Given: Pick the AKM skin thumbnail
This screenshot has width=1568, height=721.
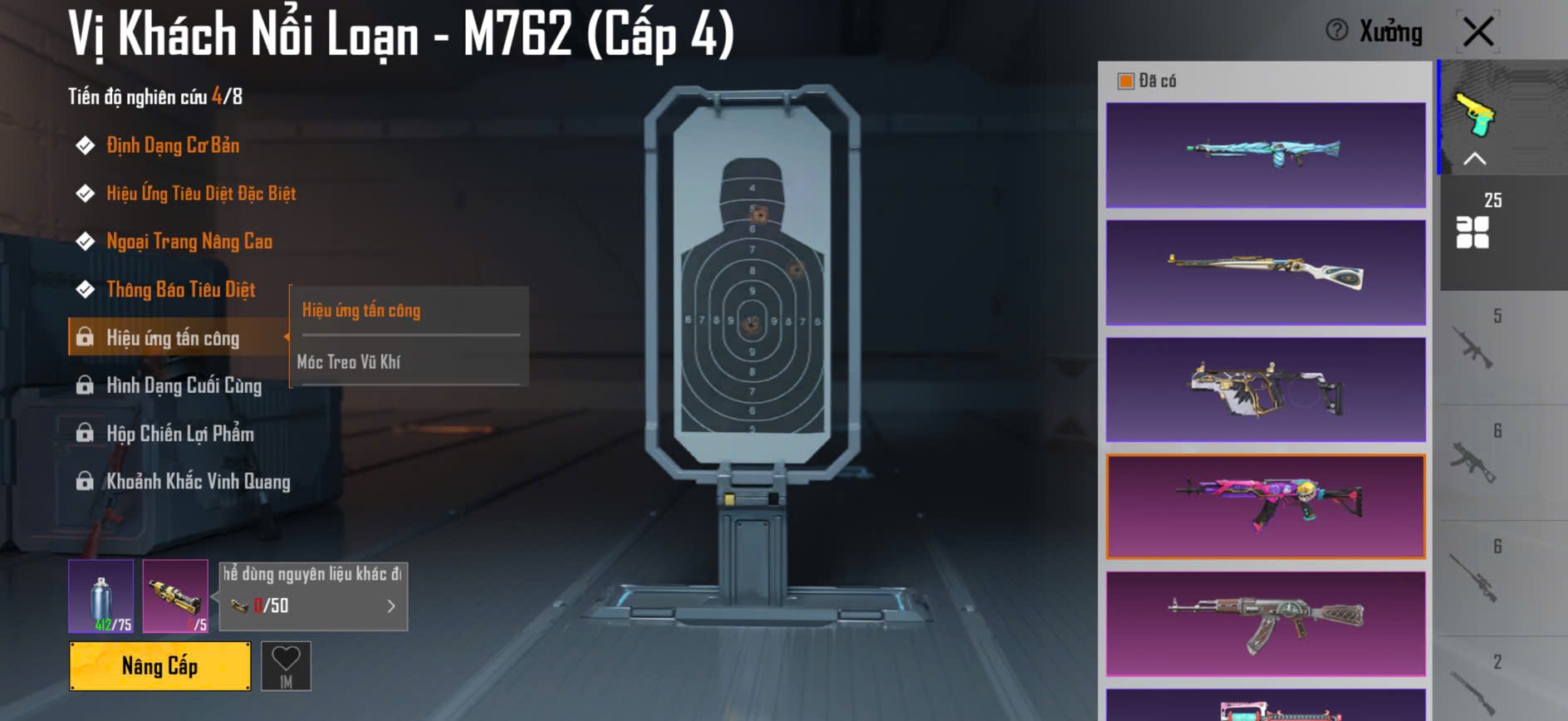Looking at the screenshot, I should click(1265, 623).
